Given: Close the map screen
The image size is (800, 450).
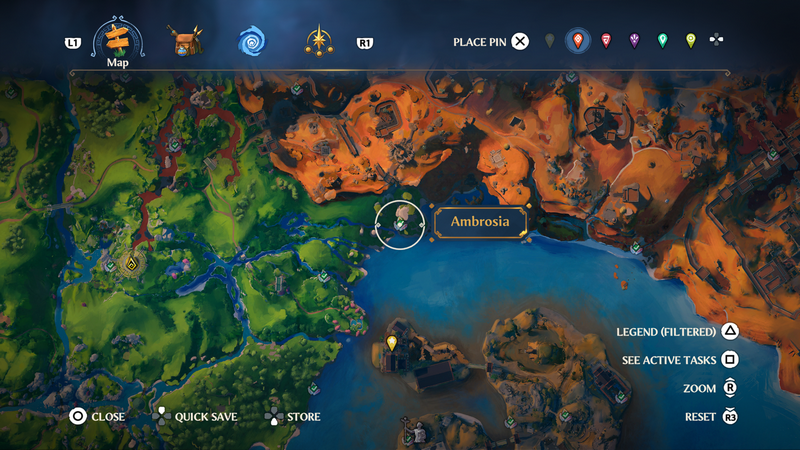Looking at the screenshot, I should [x=77, y=416].
